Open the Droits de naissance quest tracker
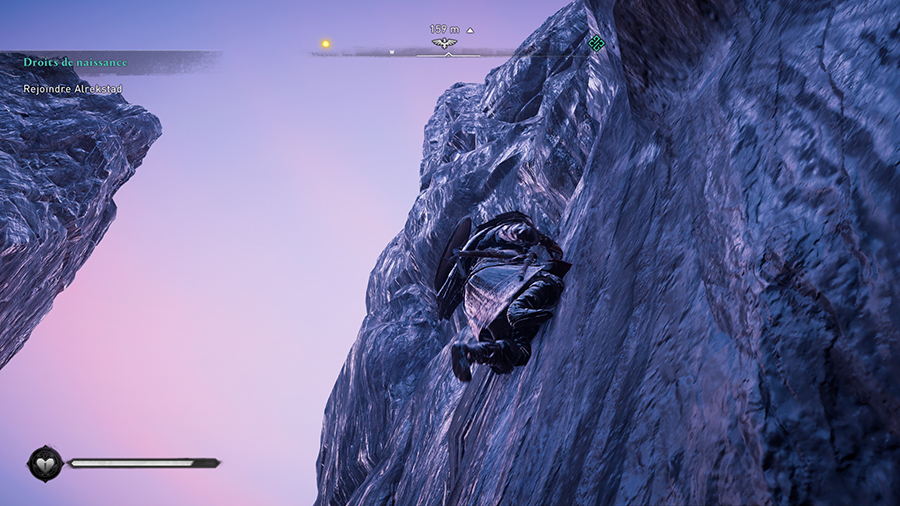Viewport: 900px width, 506px height. 75,62
